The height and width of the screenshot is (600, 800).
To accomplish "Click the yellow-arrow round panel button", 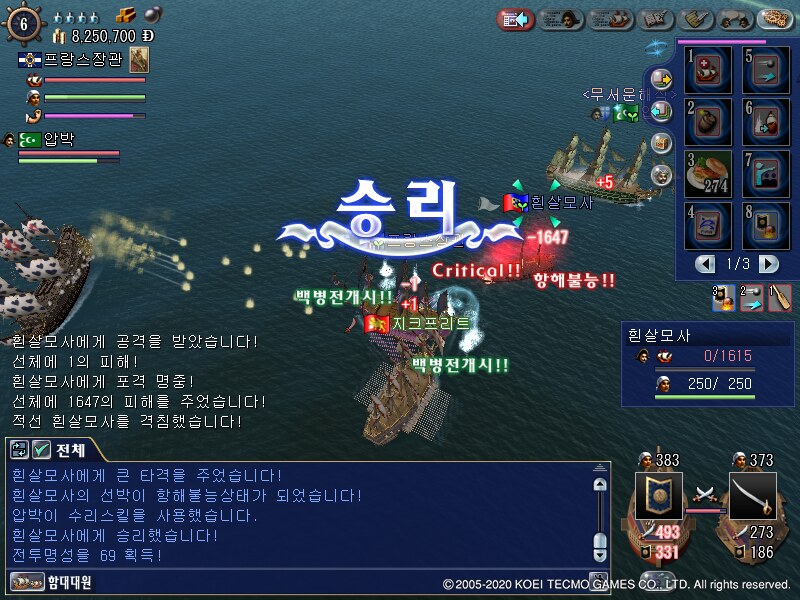I will (660, 79).
